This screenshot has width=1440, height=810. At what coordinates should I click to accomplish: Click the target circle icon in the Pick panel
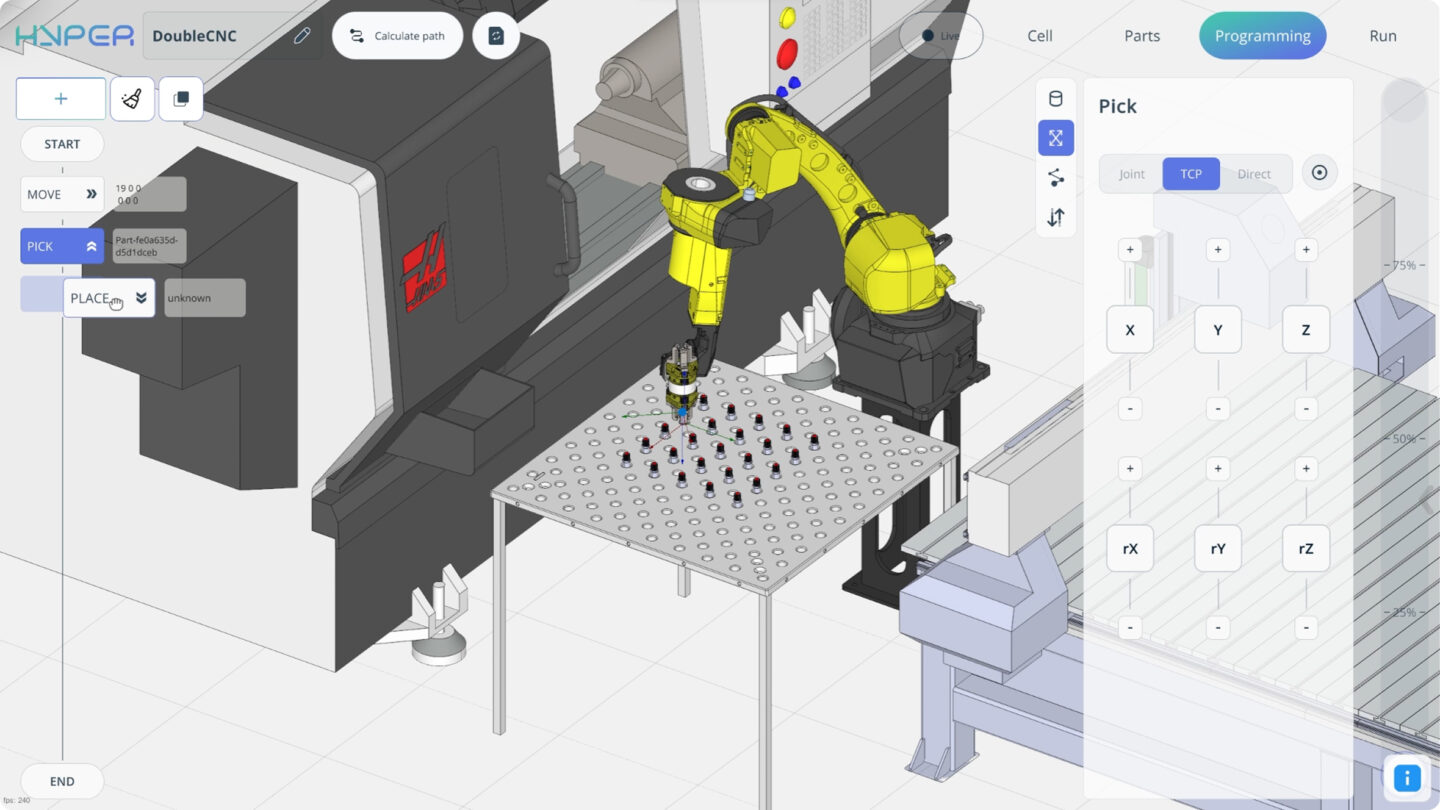(x=1319, y=172)
